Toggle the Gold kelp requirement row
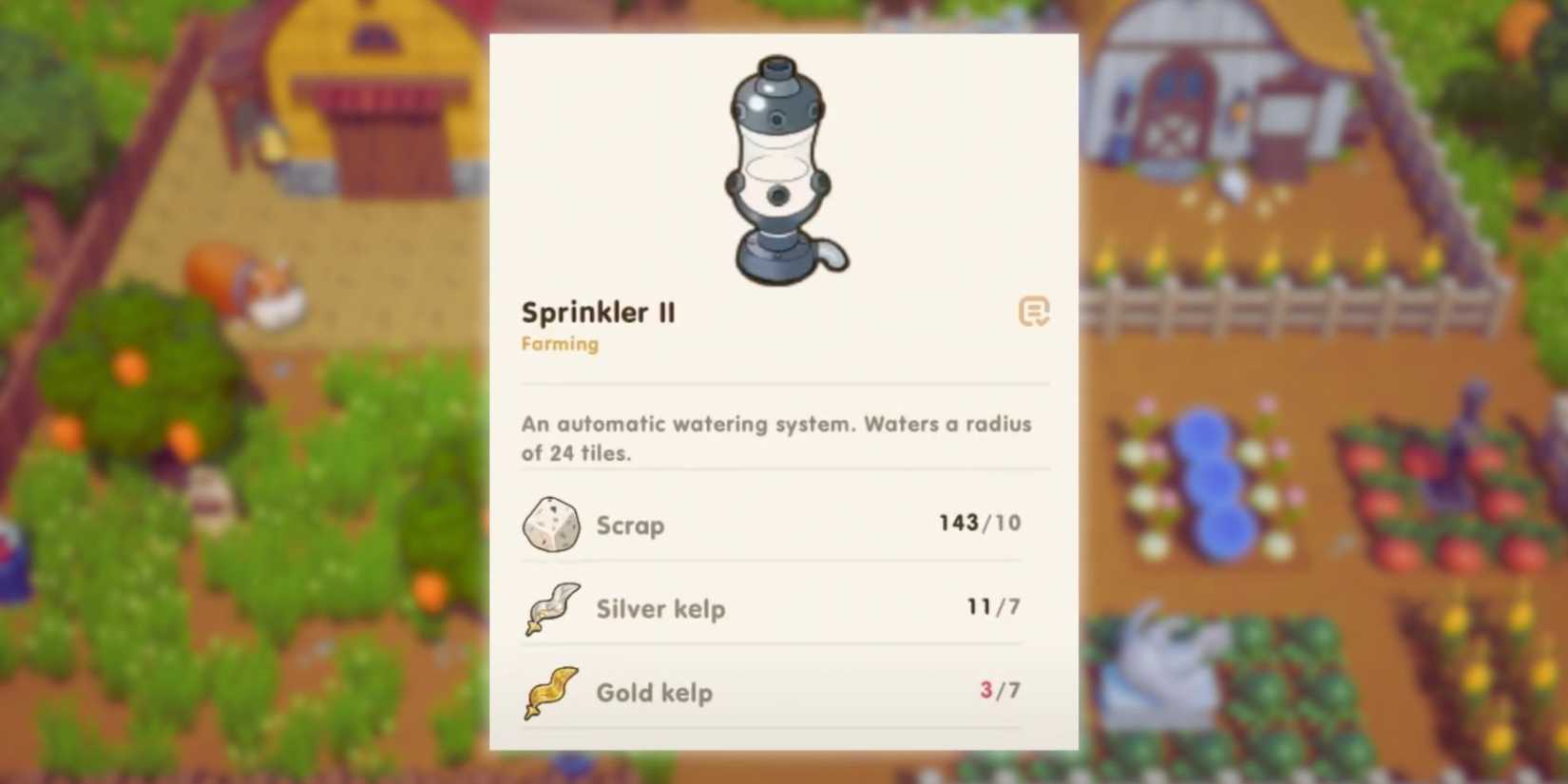 pos(770,693)
